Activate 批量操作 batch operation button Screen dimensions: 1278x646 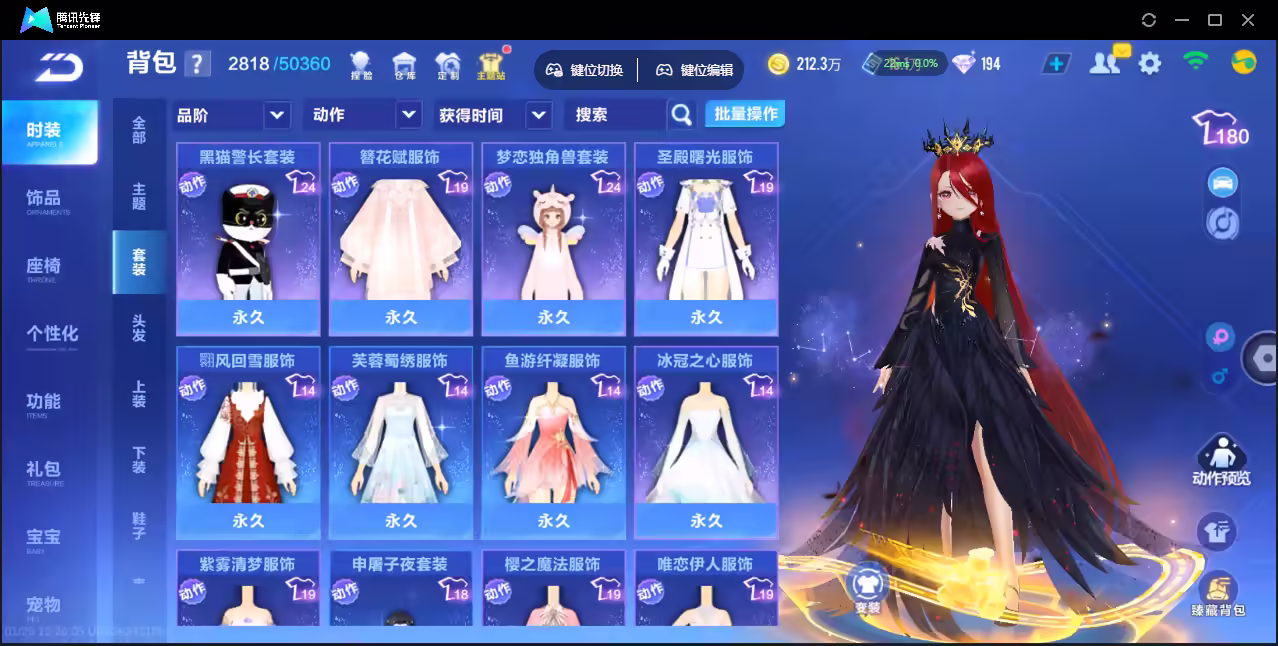click(x=745, y=114)
